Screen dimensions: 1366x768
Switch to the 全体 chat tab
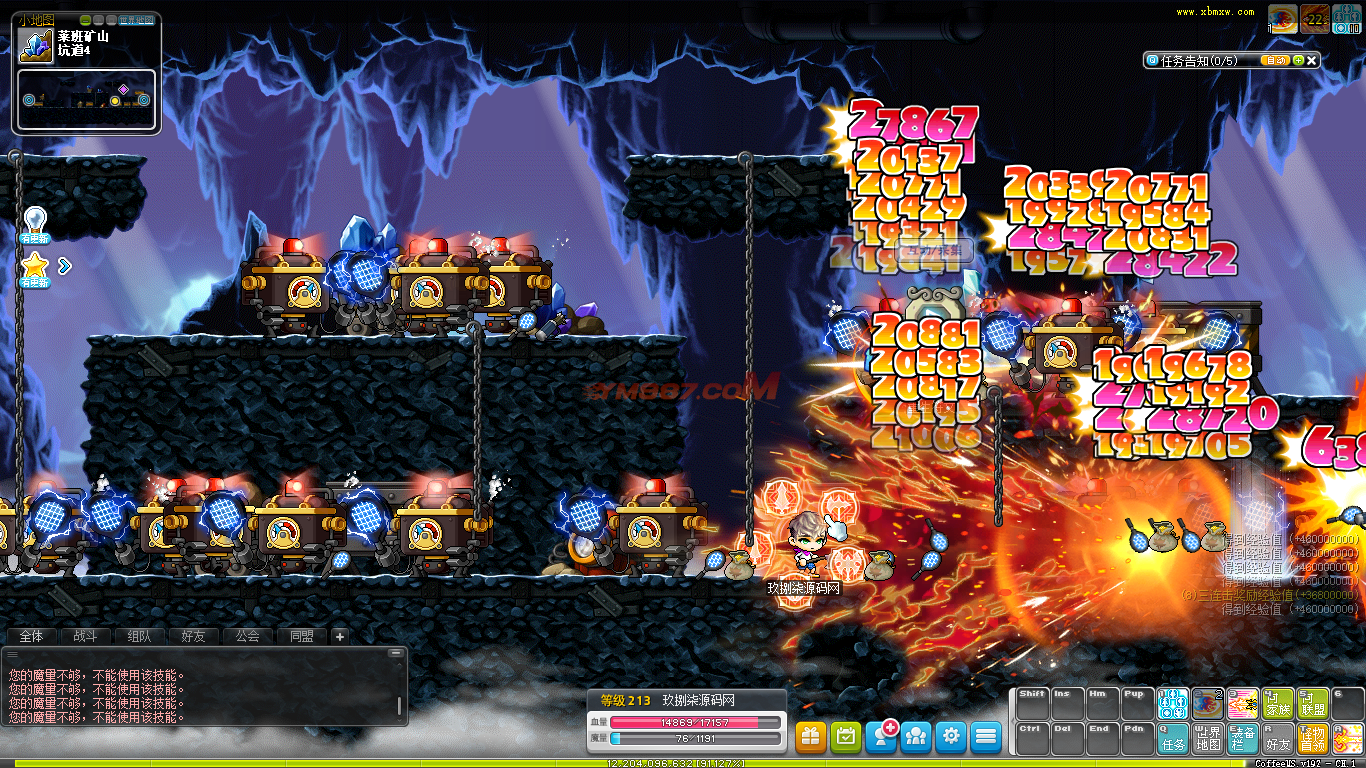point(31,636)
